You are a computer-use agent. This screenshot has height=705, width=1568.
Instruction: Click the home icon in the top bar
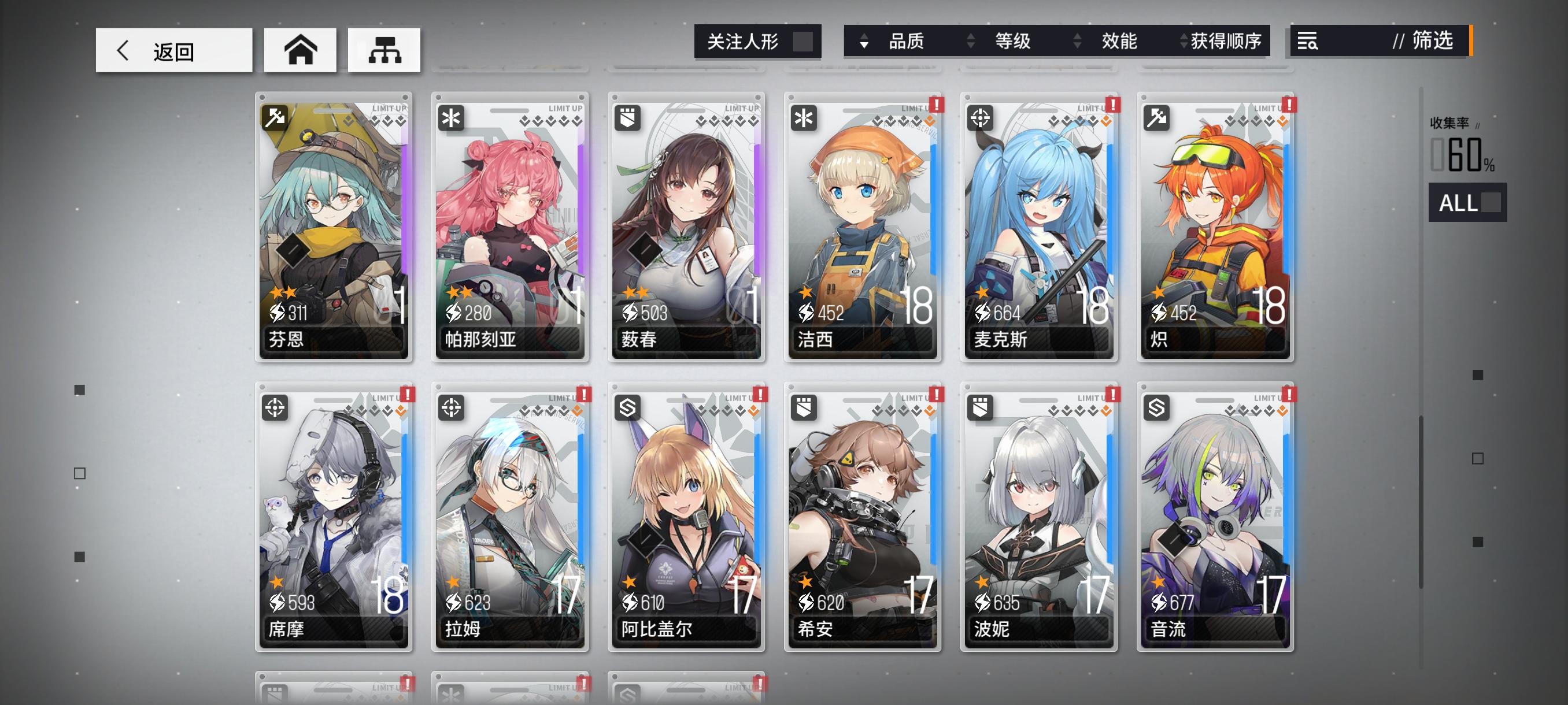(299, 50)
